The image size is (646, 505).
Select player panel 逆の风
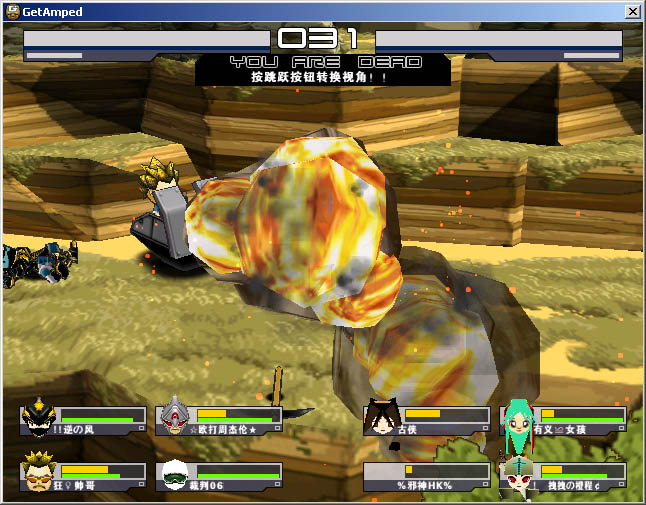click(x=83, y=419)
